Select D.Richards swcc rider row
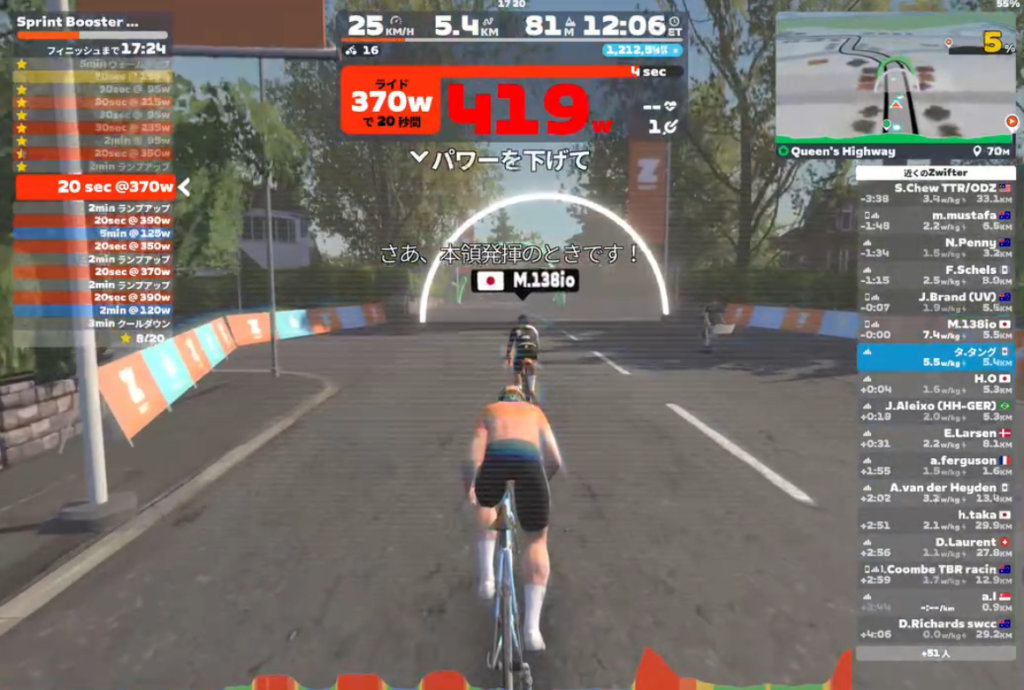1024x690 pixels. [935, 628]
